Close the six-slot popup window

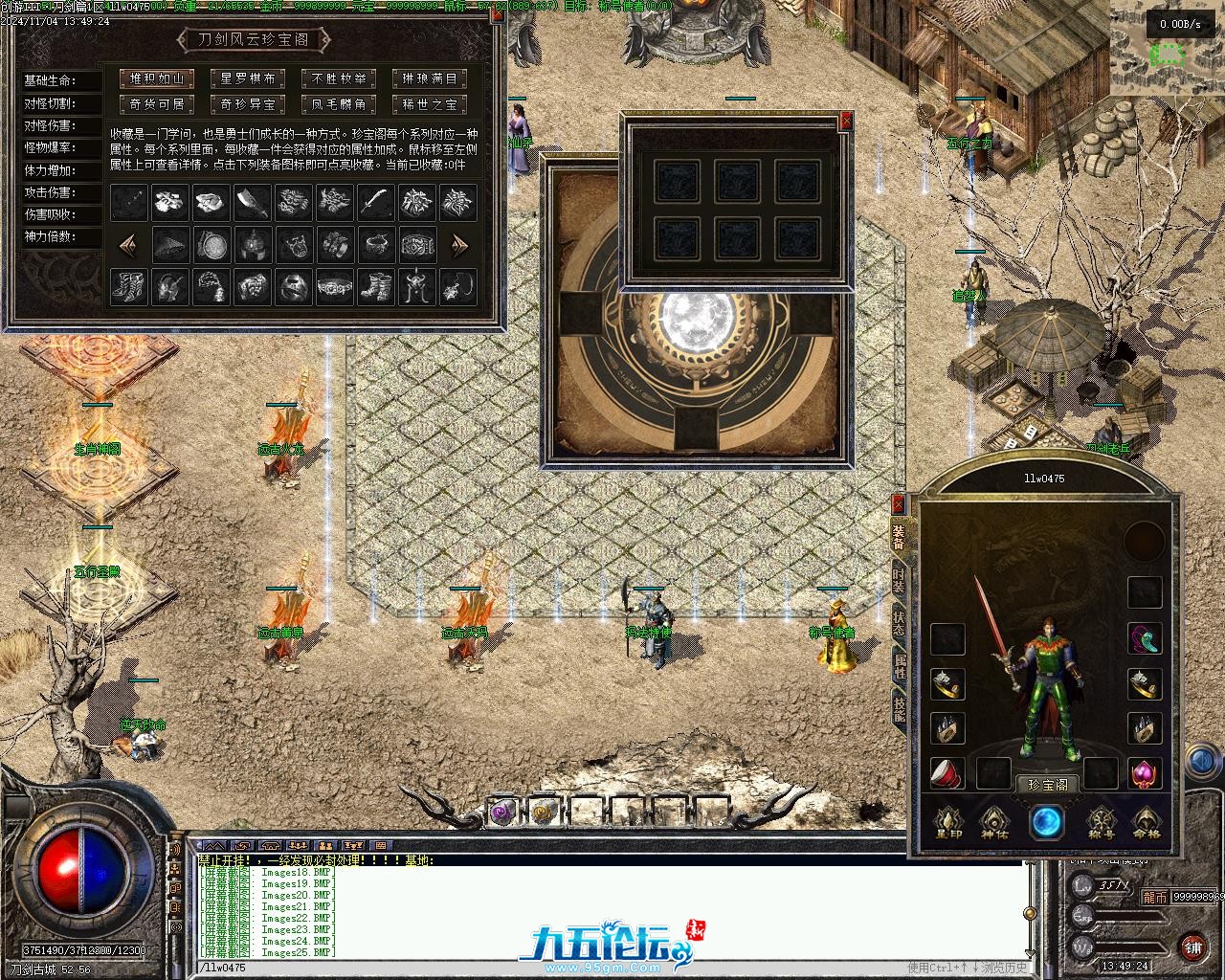tap(845, 122)
